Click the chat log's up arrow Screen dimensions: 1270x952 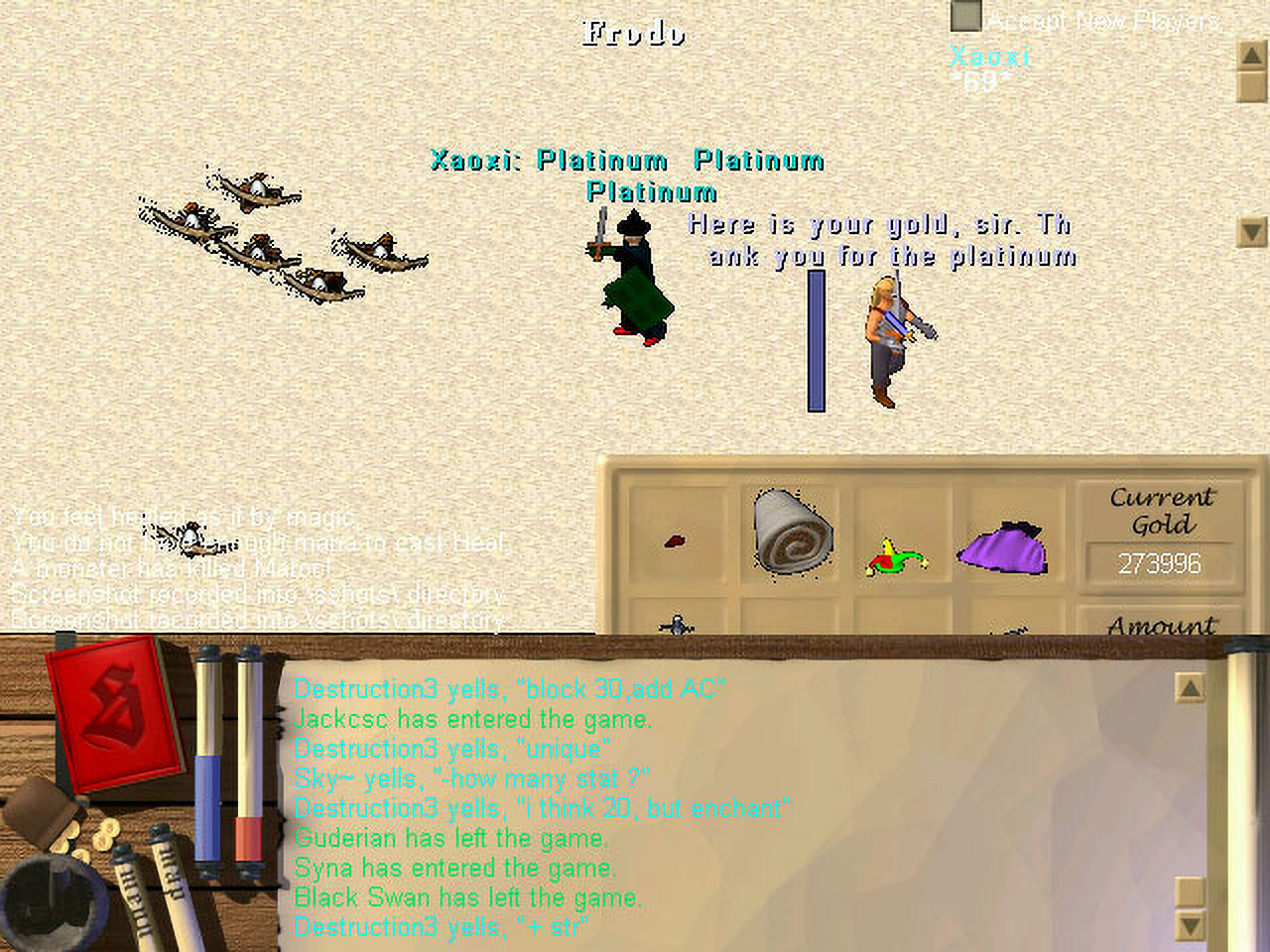[1190, 687]
